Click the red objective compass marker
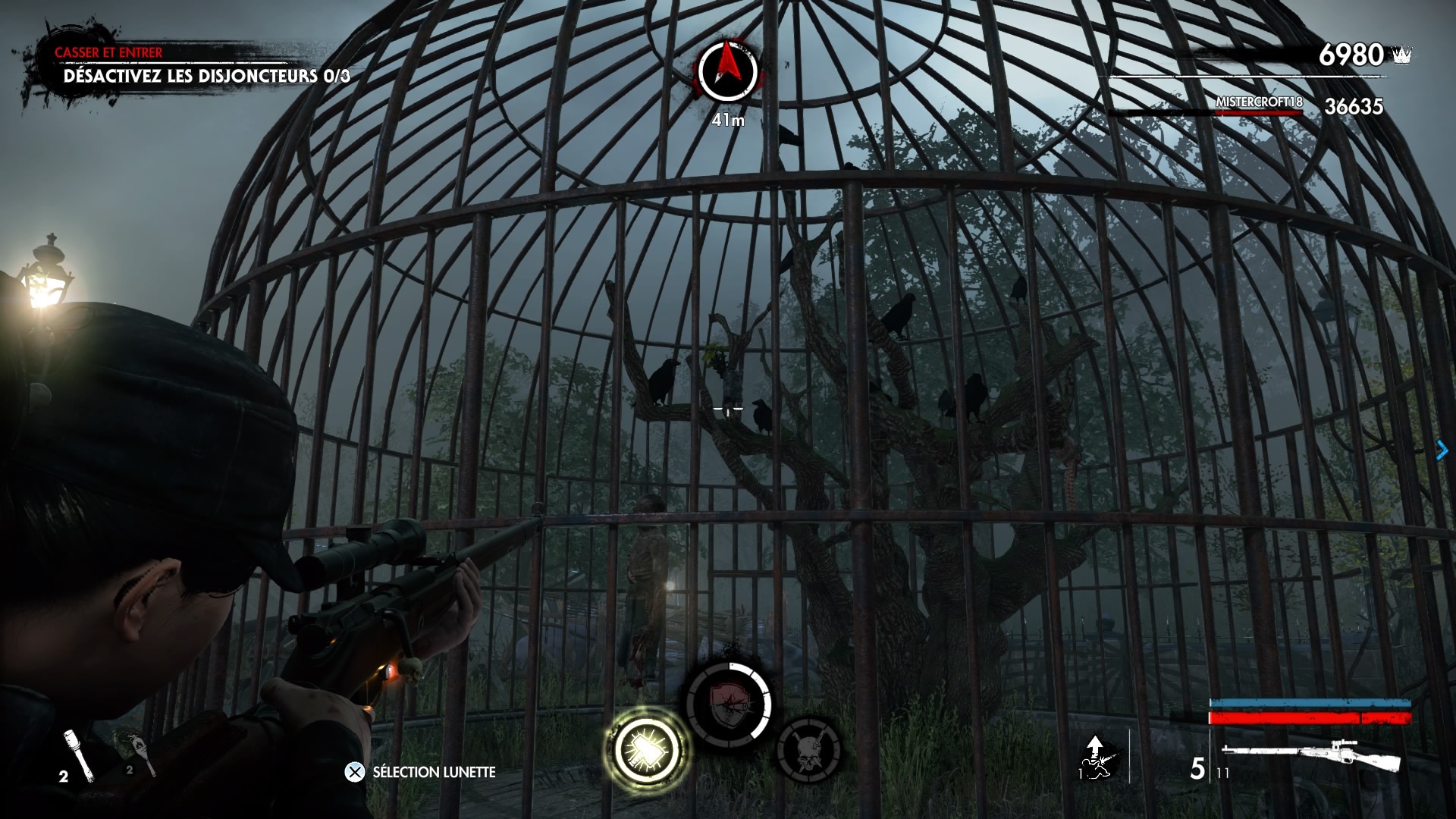This screenshot has height=819, width=1456. pyautogui.click(x=728, y=71)
